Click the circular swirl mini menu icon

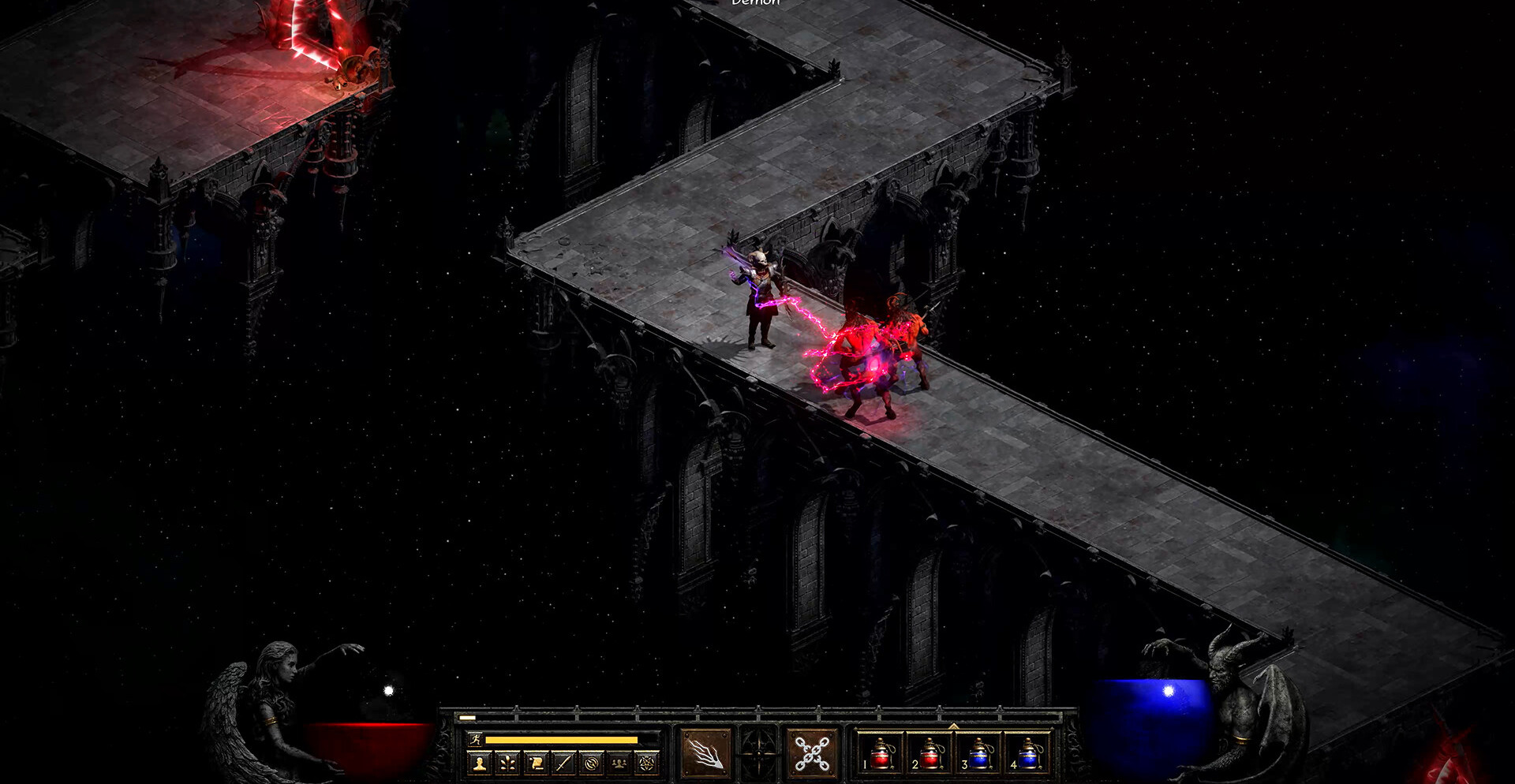tap(592, 763)
